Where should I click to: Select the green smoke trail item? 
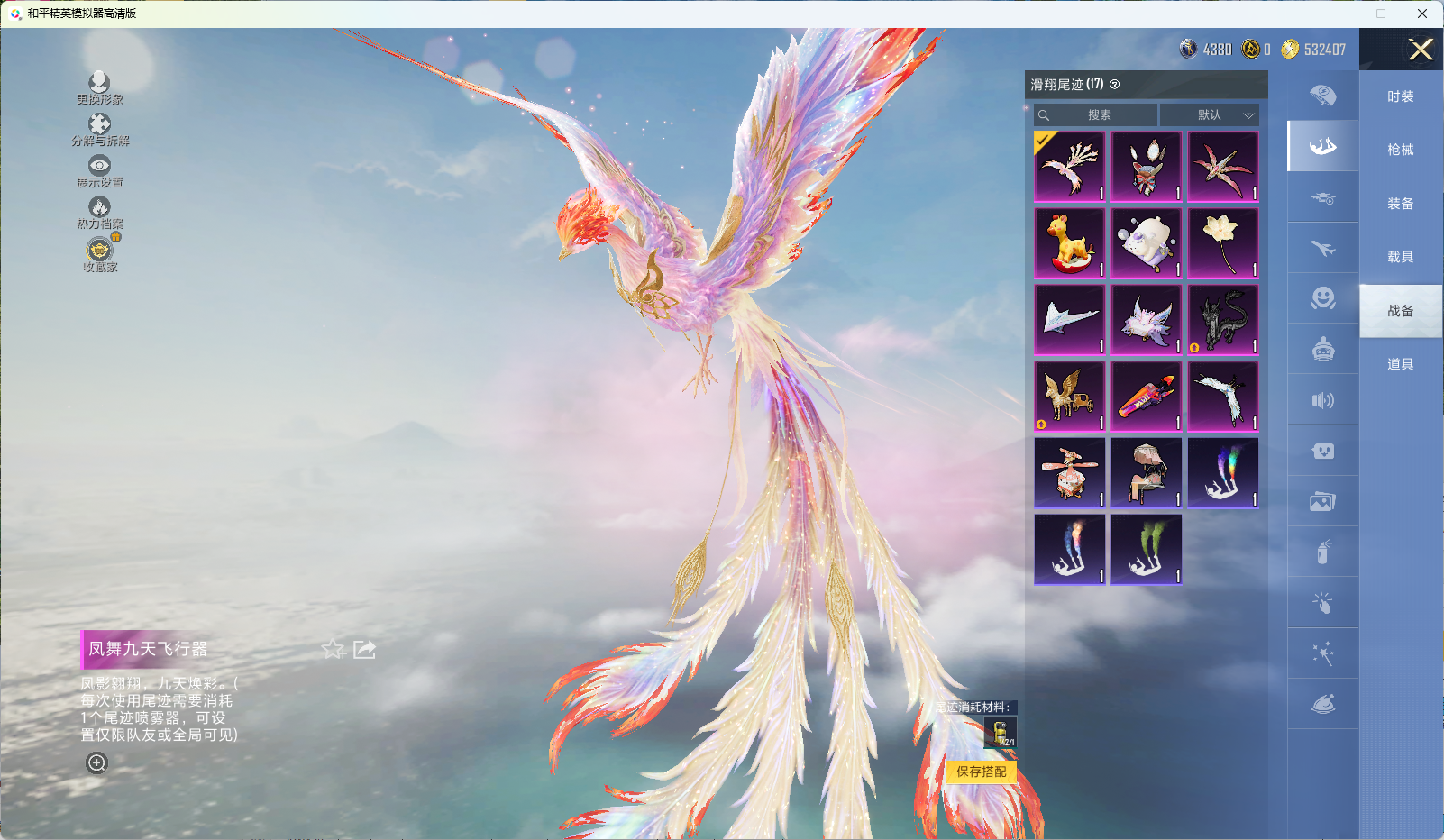(1147, 550)
